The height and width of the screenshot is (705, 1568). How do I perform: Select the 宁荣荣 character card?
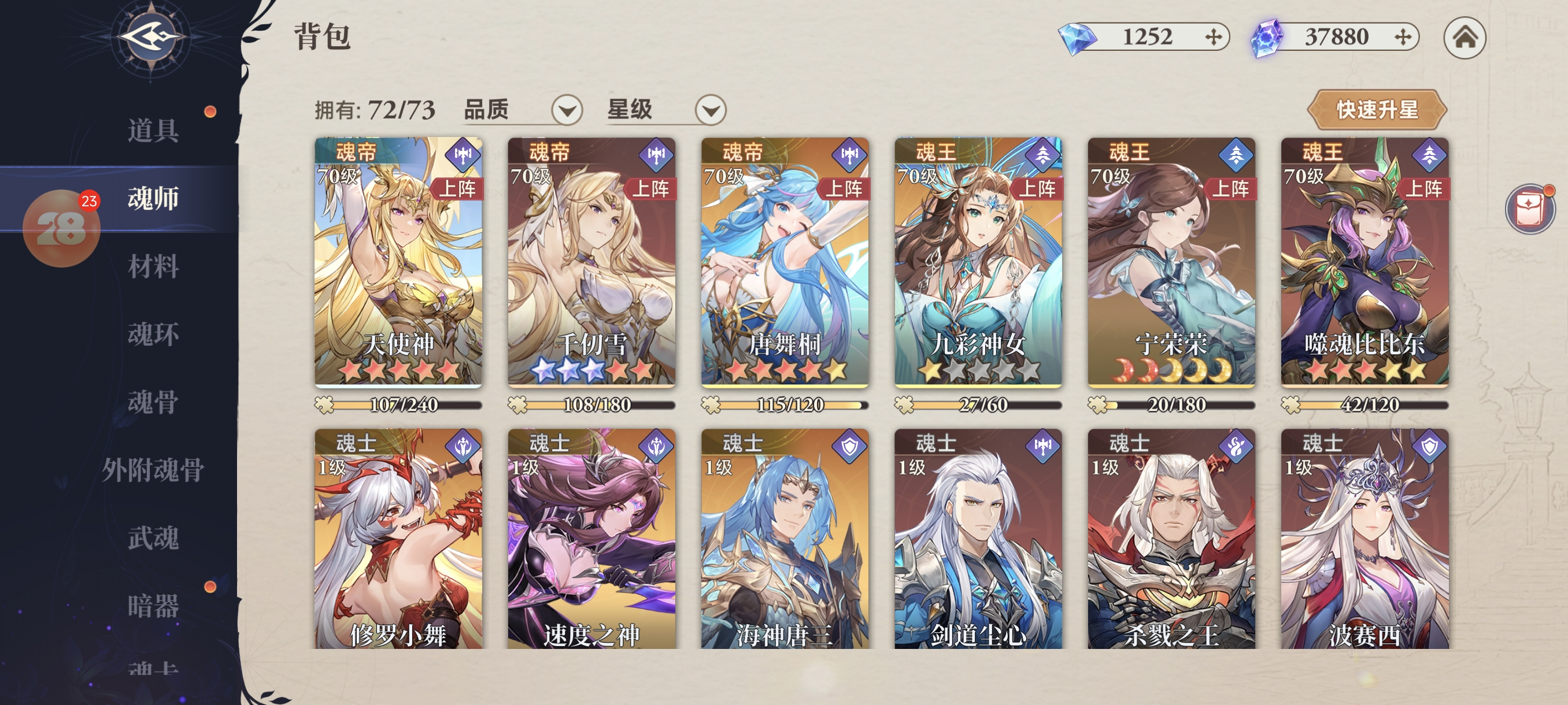click(x=1171, y=262)
